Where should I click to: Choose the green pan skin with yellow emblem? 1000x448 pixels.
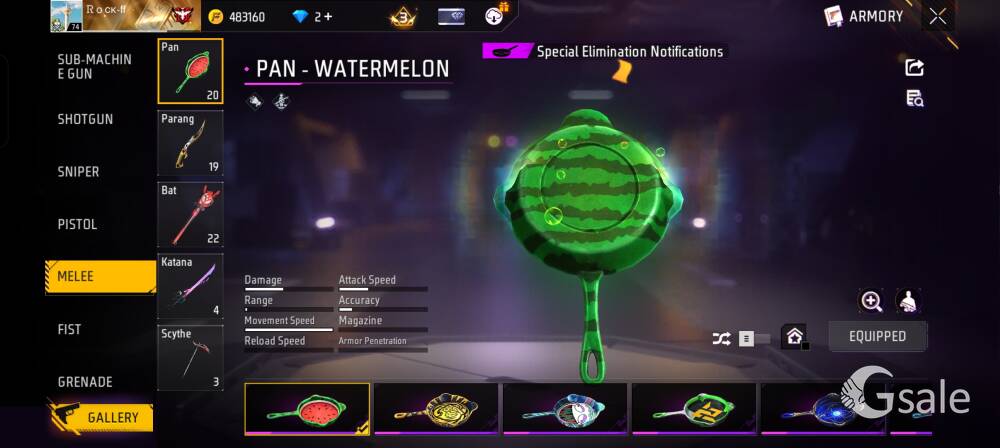pos(693,409)
